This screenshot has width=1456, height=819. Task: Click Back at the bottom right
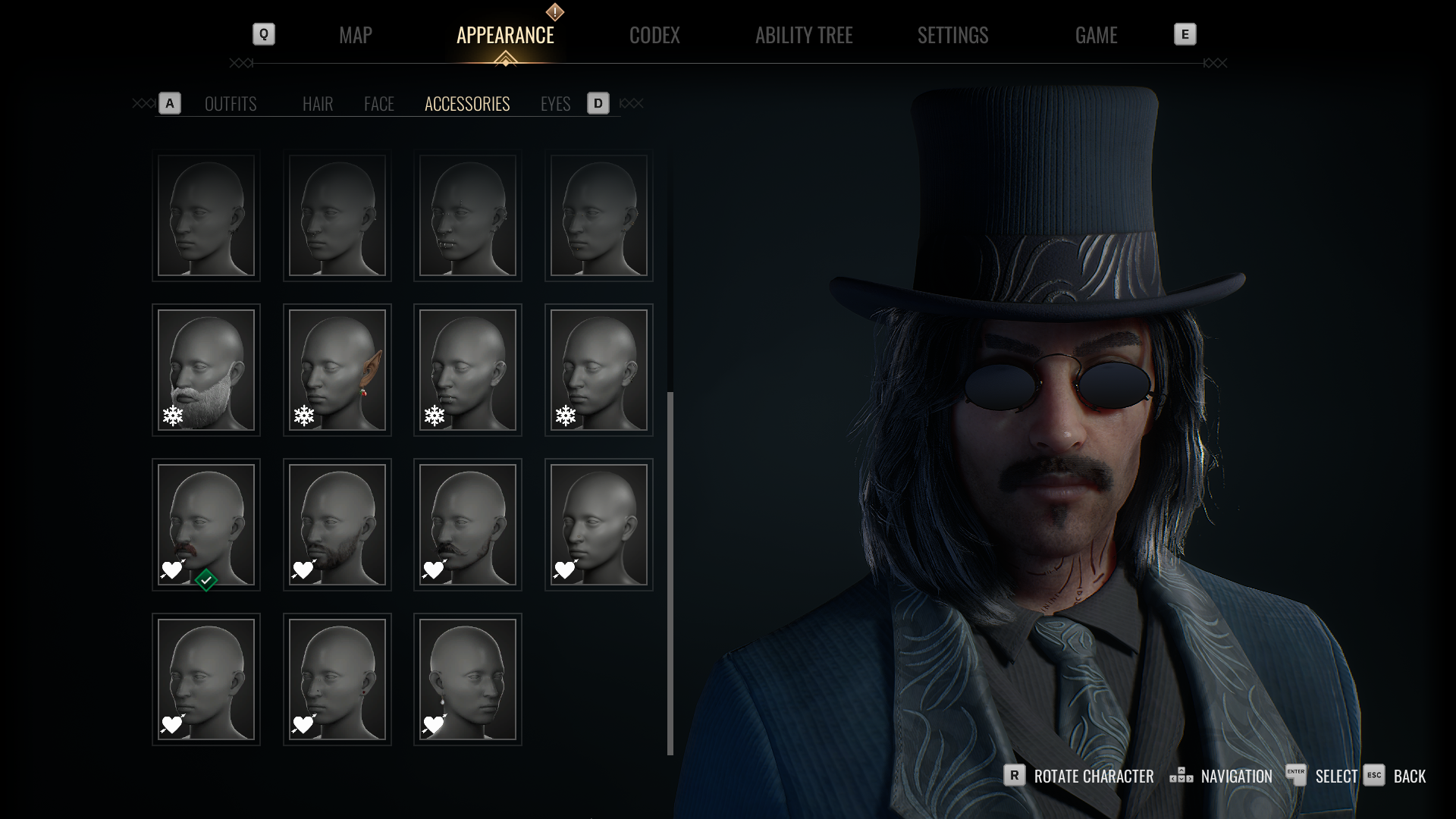(1409, 776)
